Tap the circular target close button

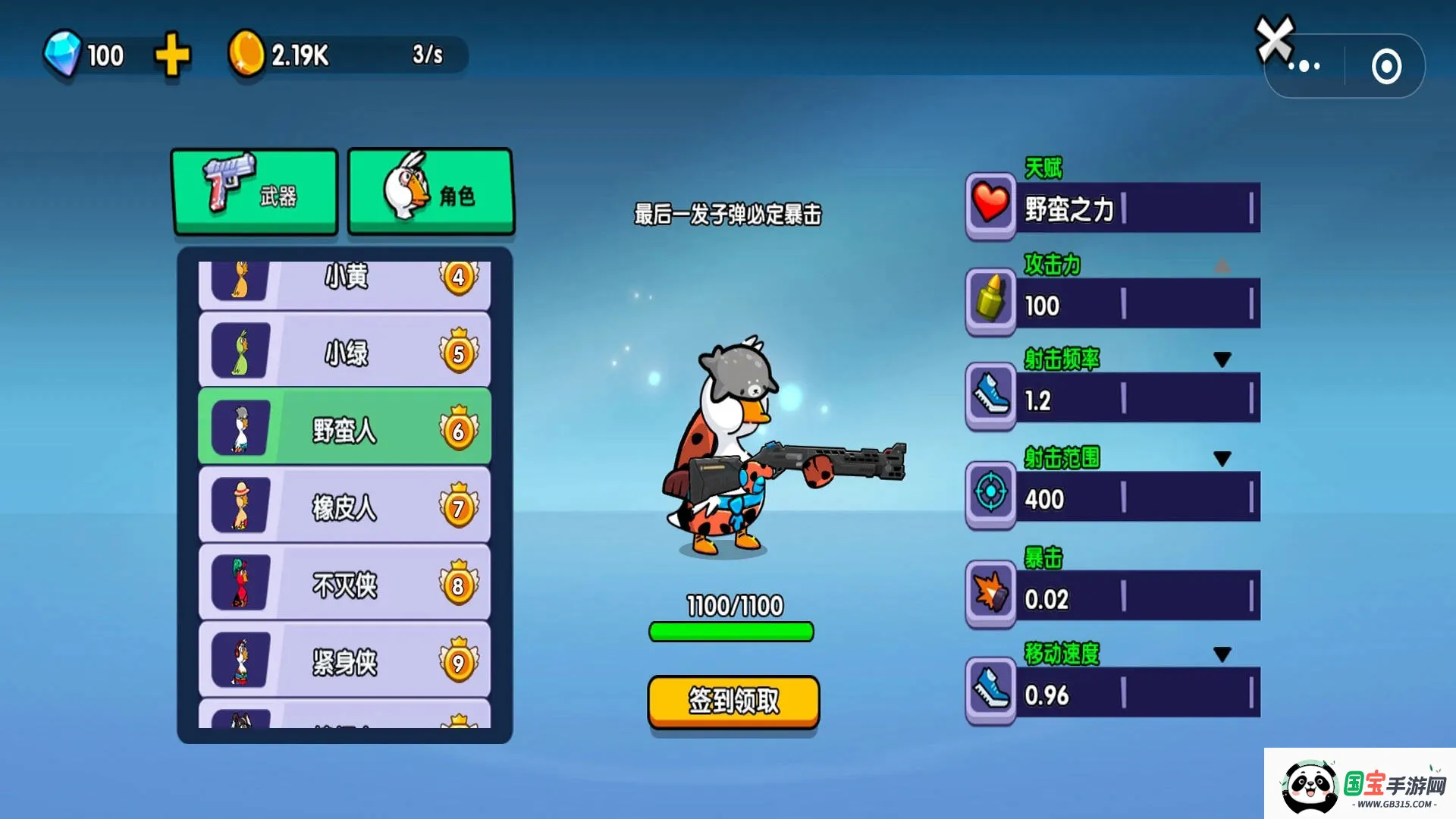click(x=1386, y=67)
